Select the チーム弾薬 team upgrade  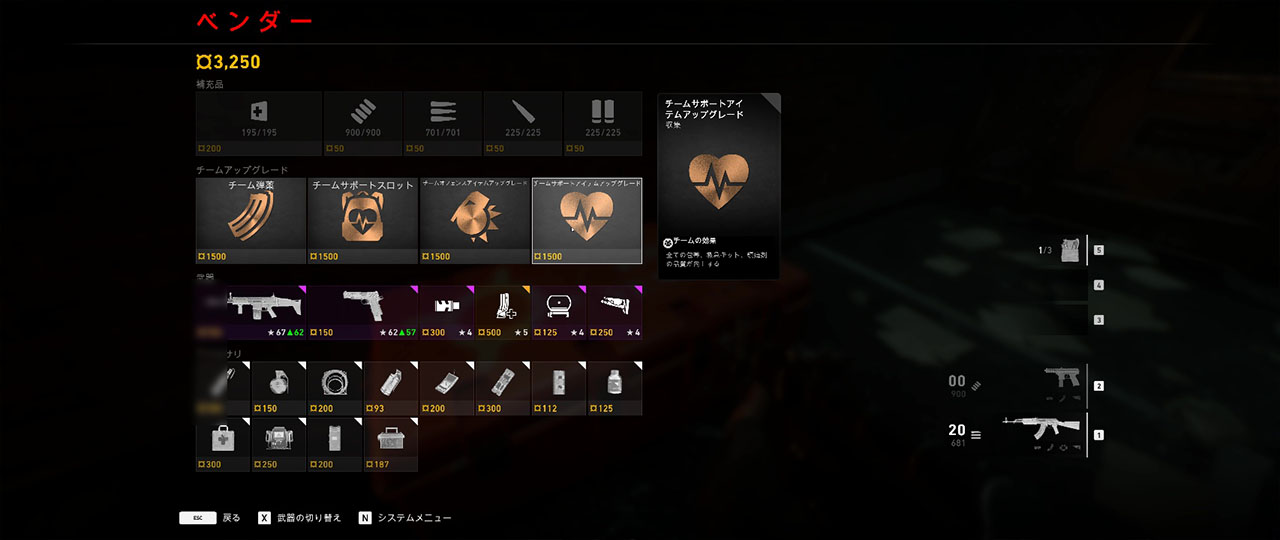(250, 220)
